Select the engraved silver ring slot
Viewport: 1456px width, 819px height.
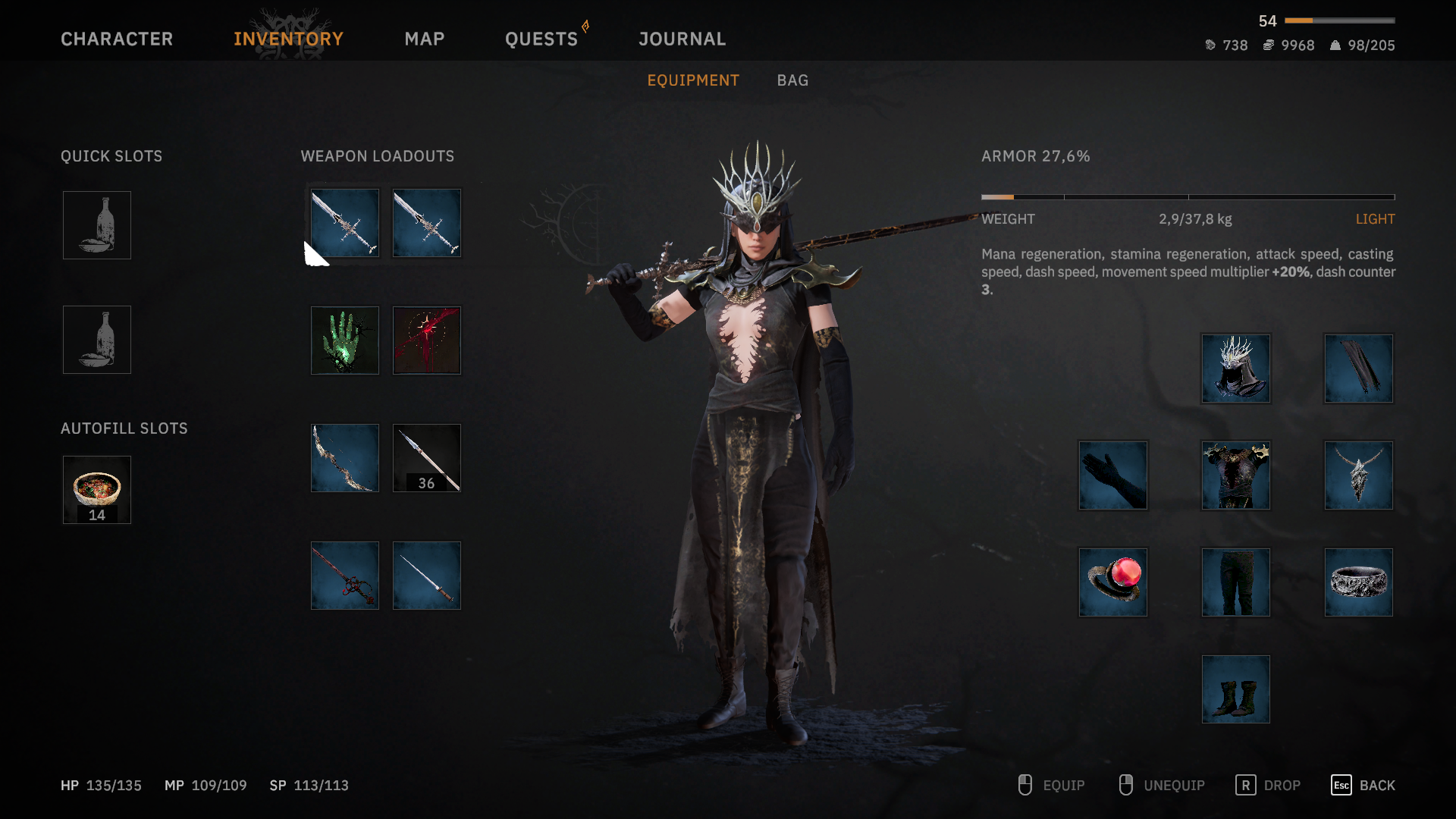click(1359, 582)
